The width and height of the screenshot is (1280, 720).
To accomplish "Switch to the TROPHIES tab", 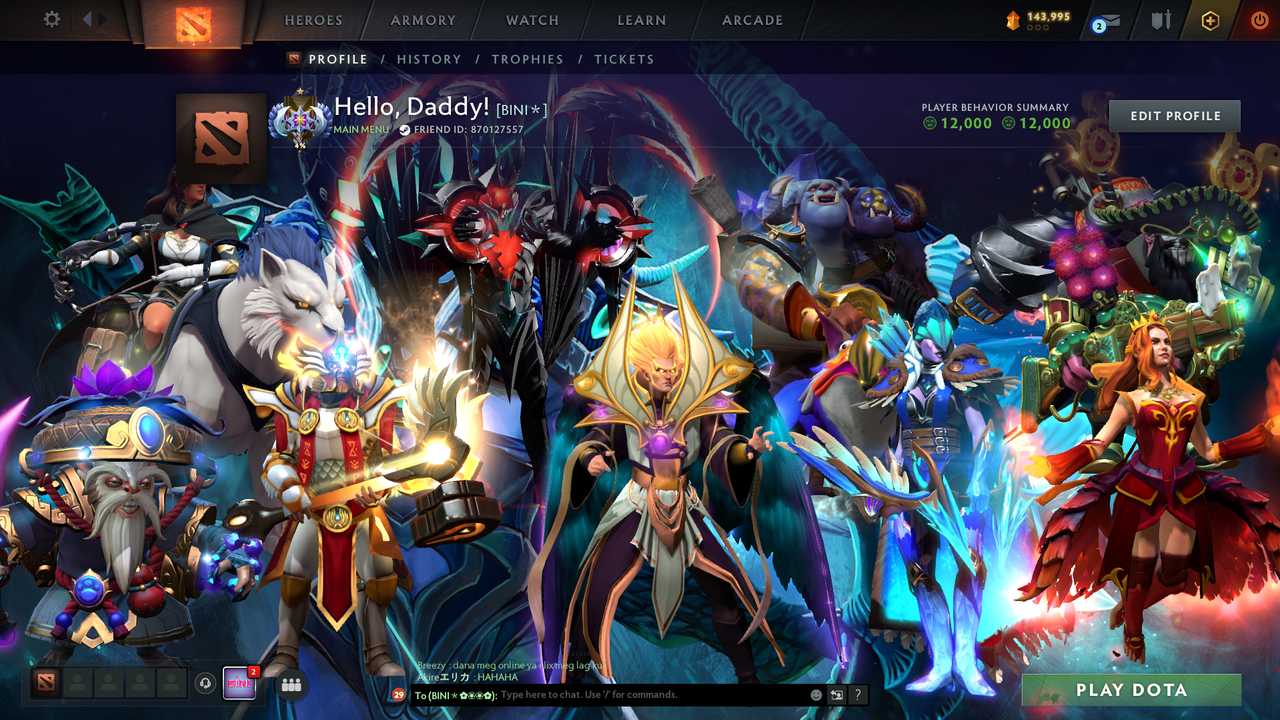I will tap(527, 59).
